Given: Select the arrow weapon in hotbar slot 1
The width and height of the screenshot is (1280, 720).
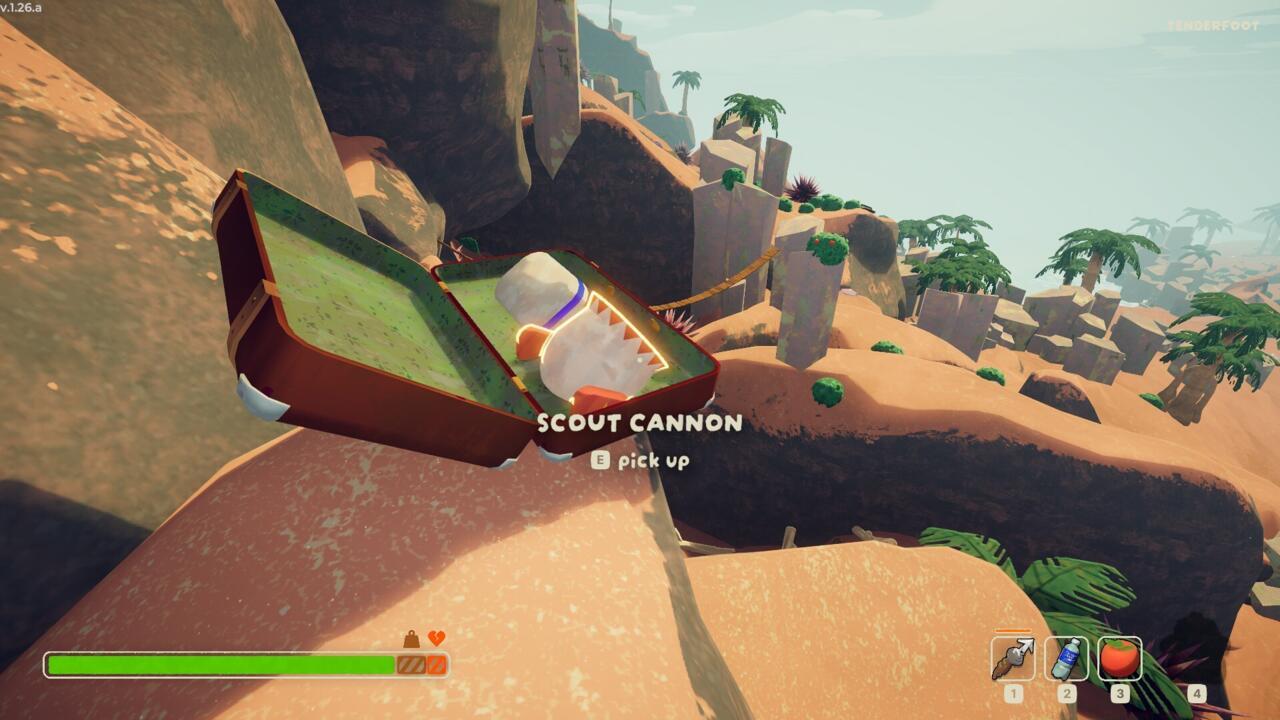Looking at the screenshot, I should tap(1013, 656).
